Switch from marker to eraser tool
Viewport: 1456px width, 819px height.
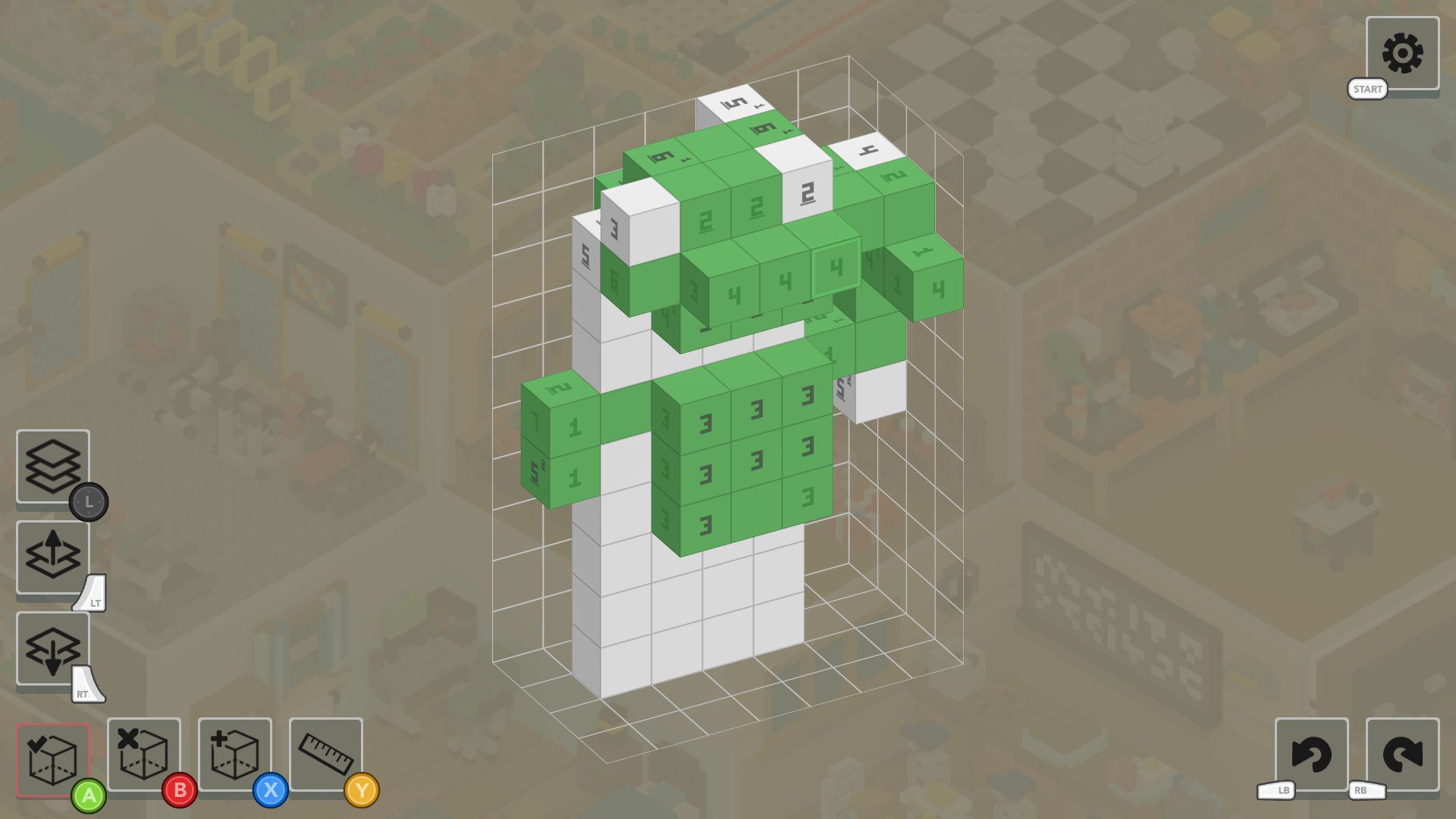click(x=144, y=755)
